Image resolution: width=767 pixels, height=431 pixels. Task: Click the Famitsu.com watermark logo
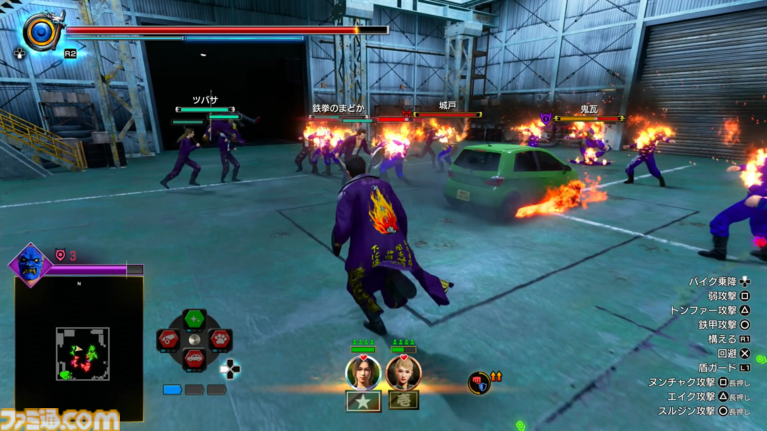[x=60, y=419]
